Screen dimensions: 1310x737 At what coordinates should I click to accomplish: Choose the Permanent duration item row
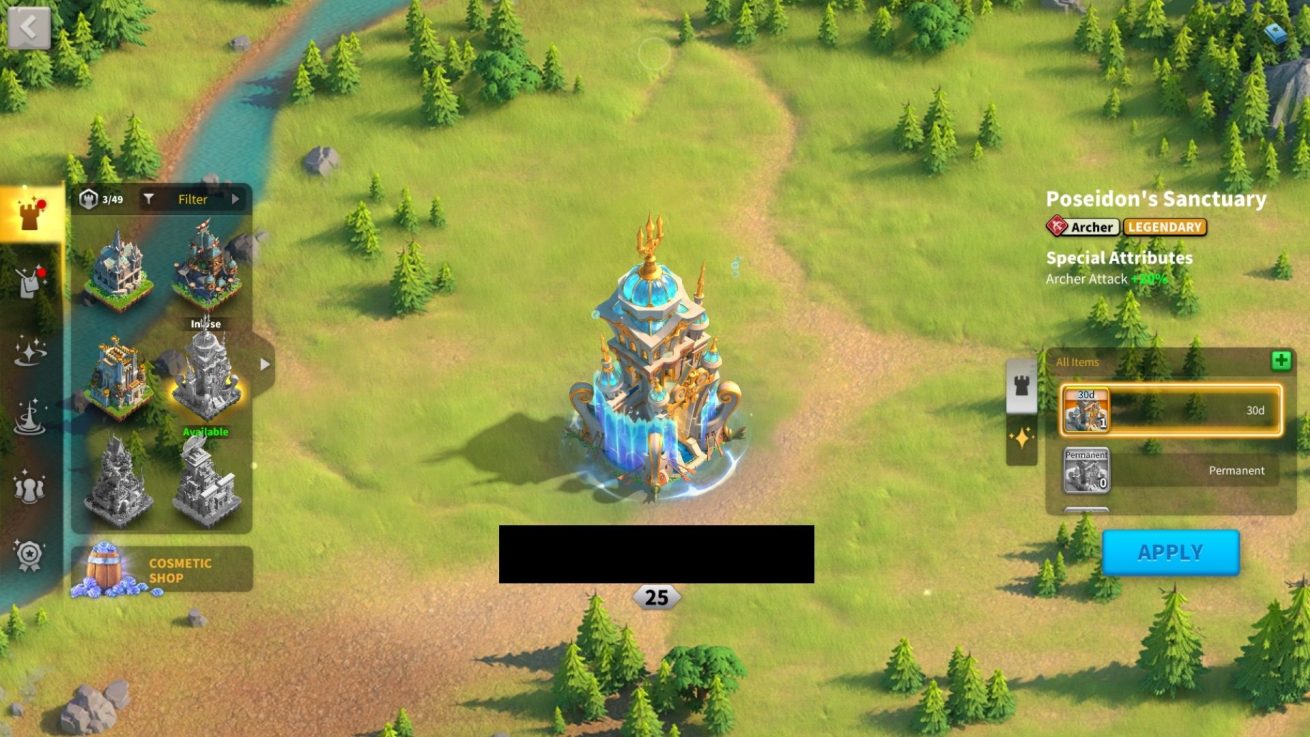(x=1171, y=470)
